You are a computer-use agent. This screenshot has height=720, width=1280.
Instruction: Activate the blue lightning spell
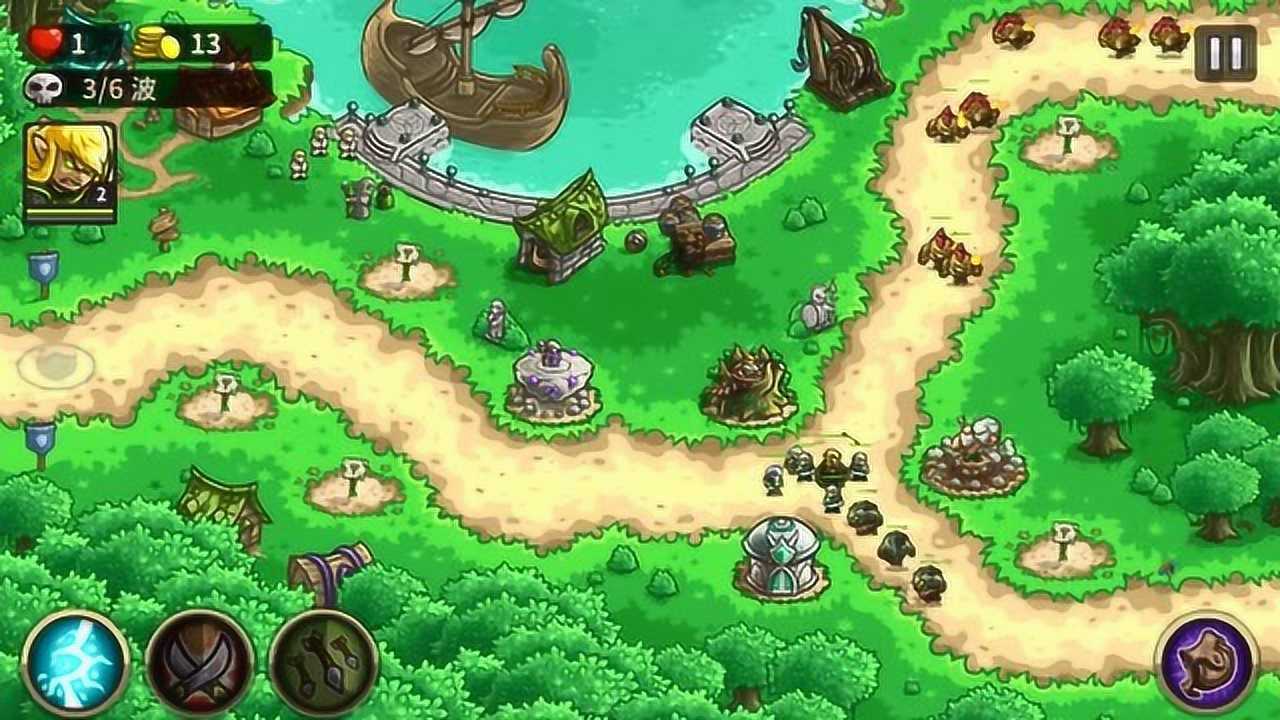click(76, 663)
